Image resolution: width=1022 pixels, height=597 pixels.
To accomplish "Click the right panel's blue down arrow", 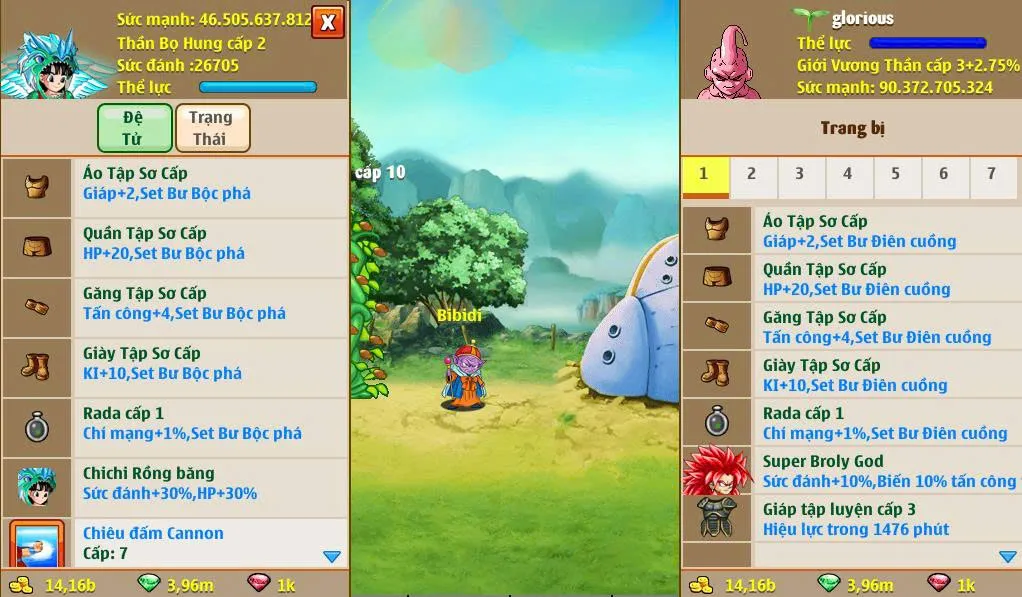I will pyautogui.click(x=1008, y=556).
